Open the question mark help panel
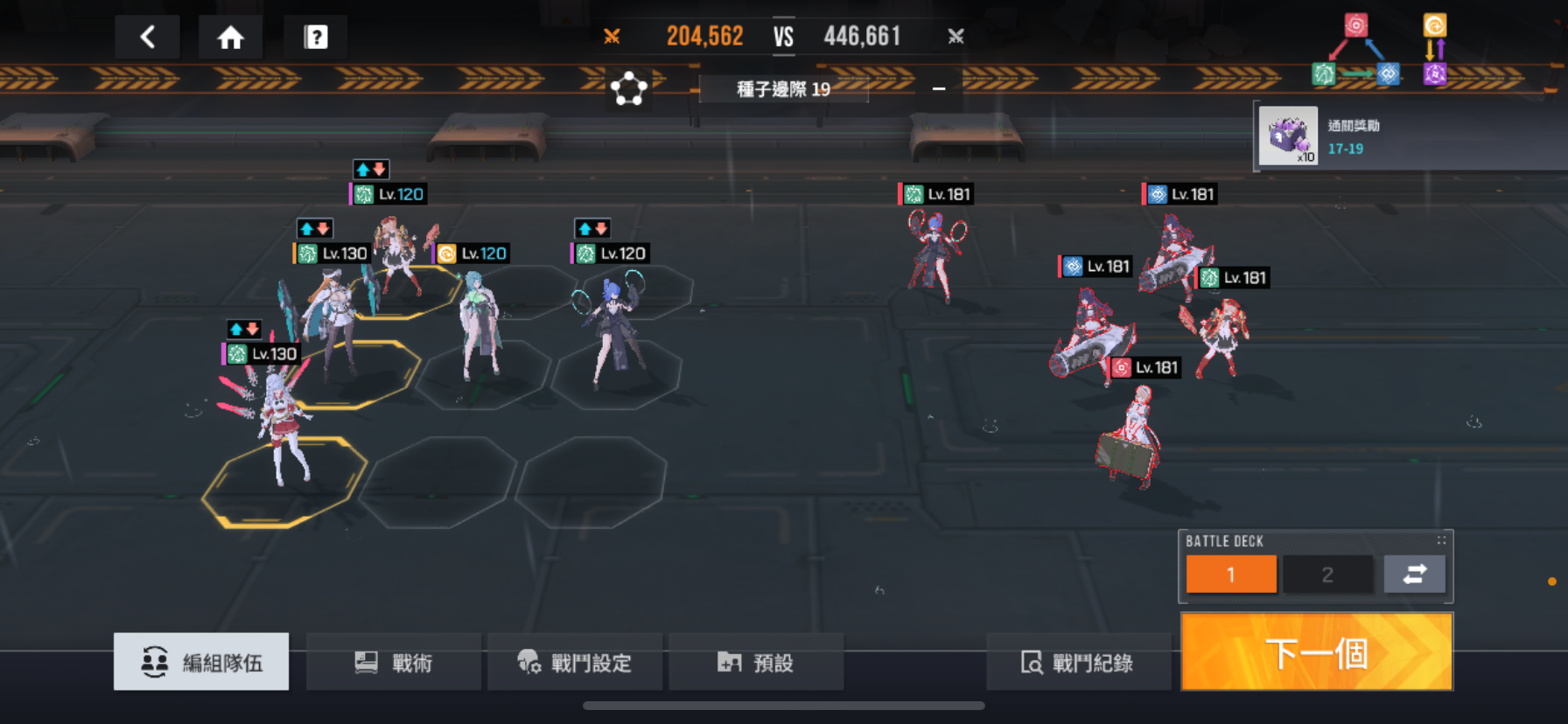 tap(315, 37)
